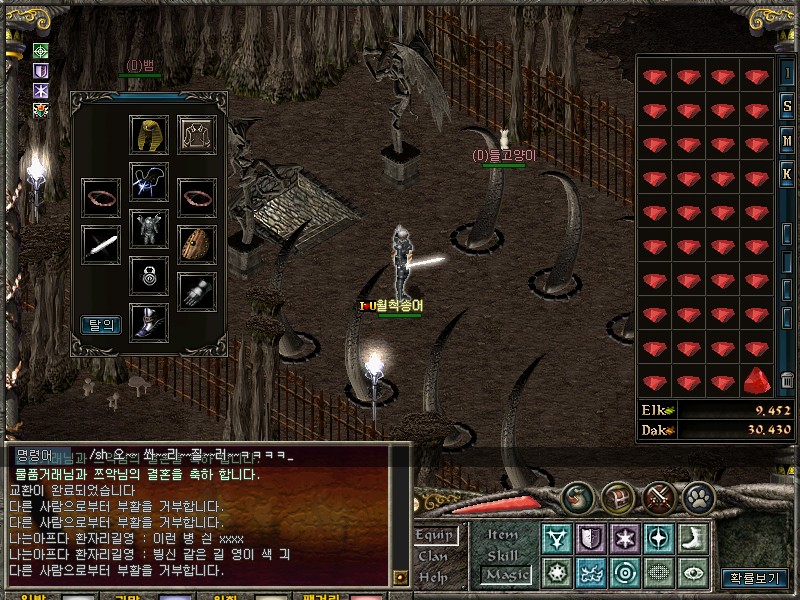Viewport: 800px width, 600px height.
Task: Switch to the Item quick-slot tab
Action: click(503, 534)
